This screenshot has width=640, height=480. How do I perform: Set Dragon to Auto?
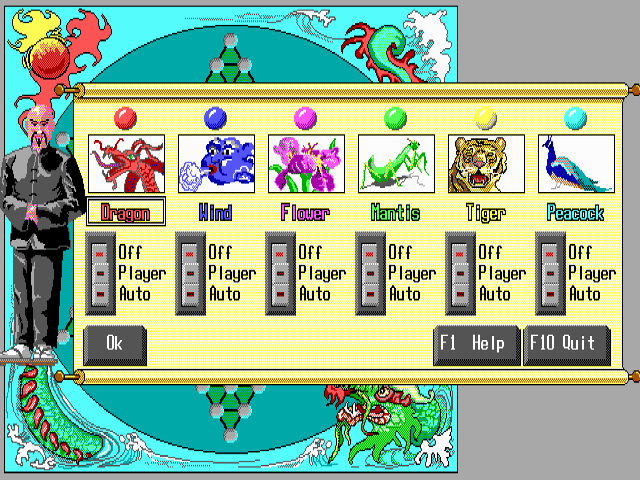[x=100, y=293]
